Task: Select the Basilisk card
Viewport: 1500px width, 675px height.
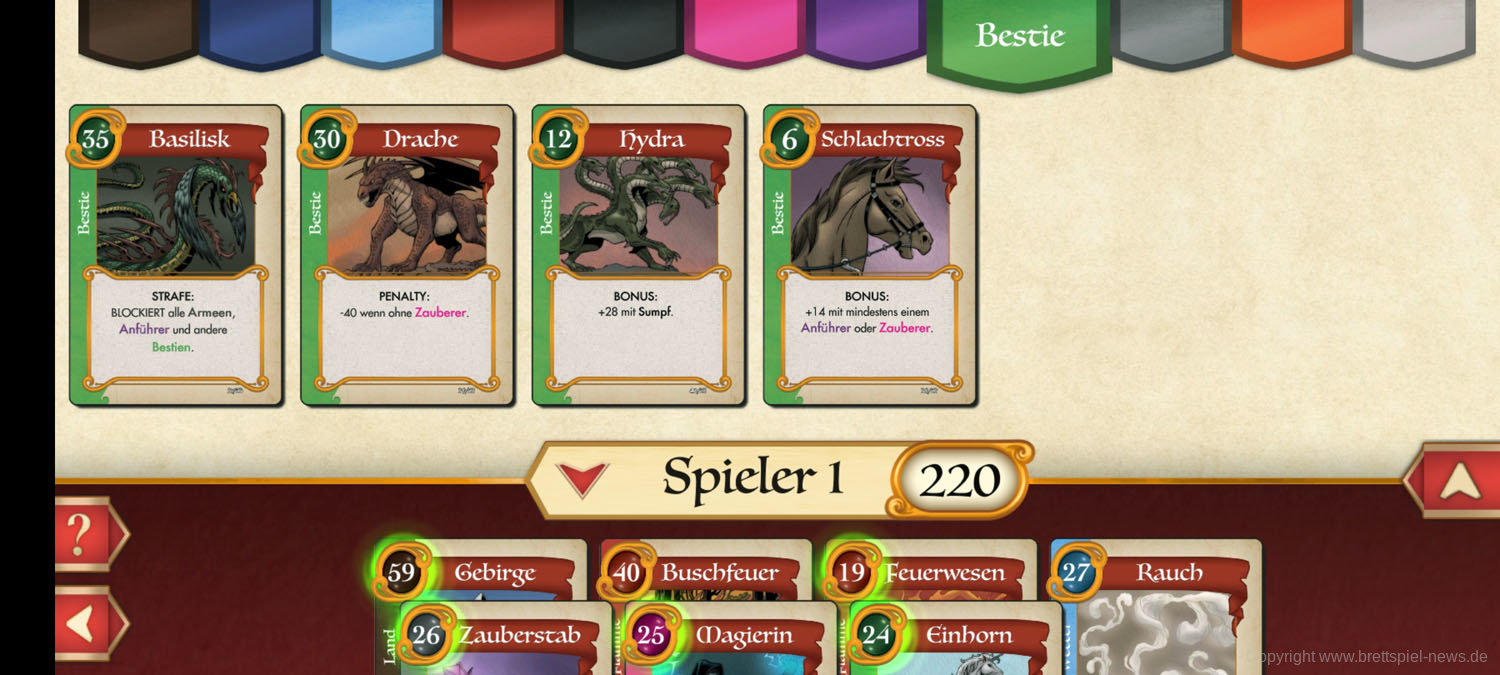Action: click(176, 255)
